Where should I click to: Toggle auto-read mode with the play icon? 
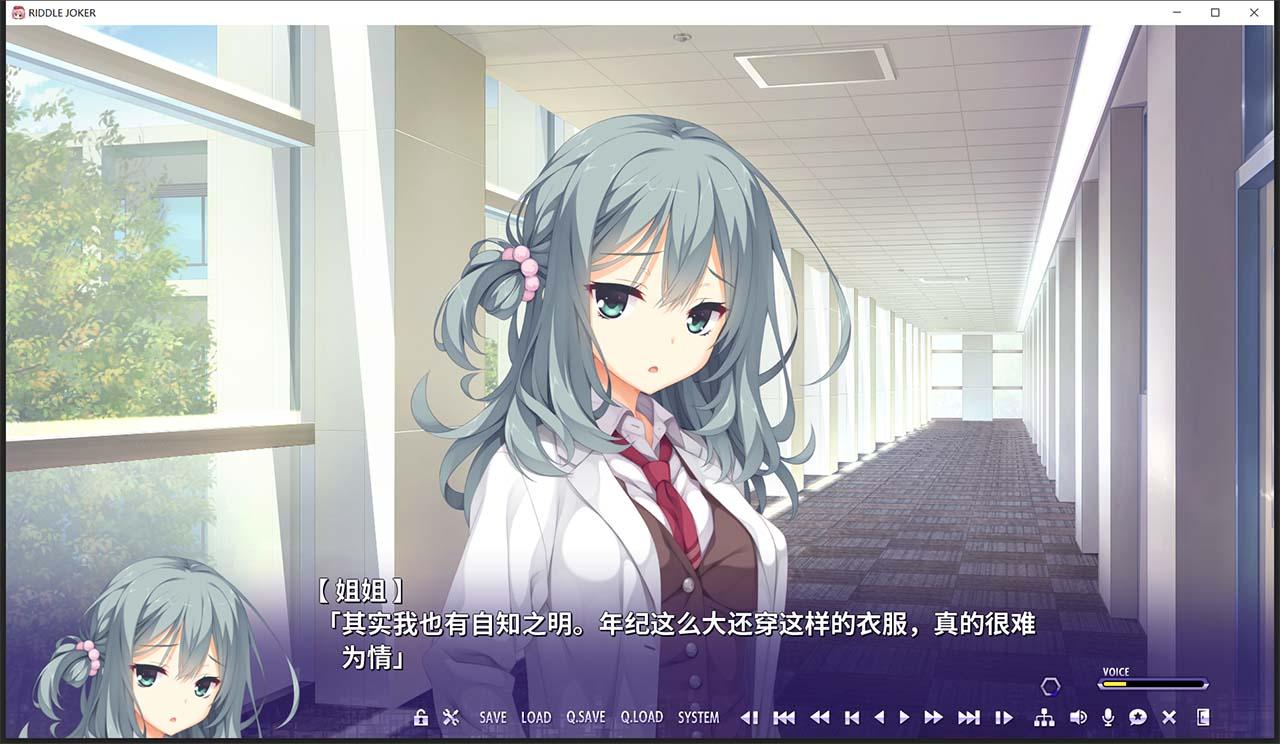pyautogui.click(x=906, y=717)
